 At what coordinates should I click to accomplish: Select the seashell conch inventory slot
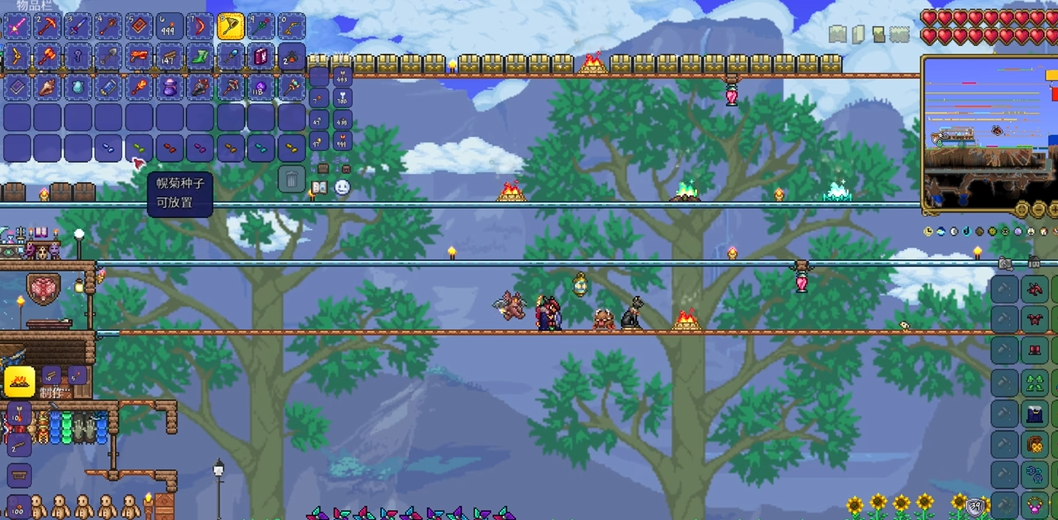pyautogui.click(x=48, y=87)
